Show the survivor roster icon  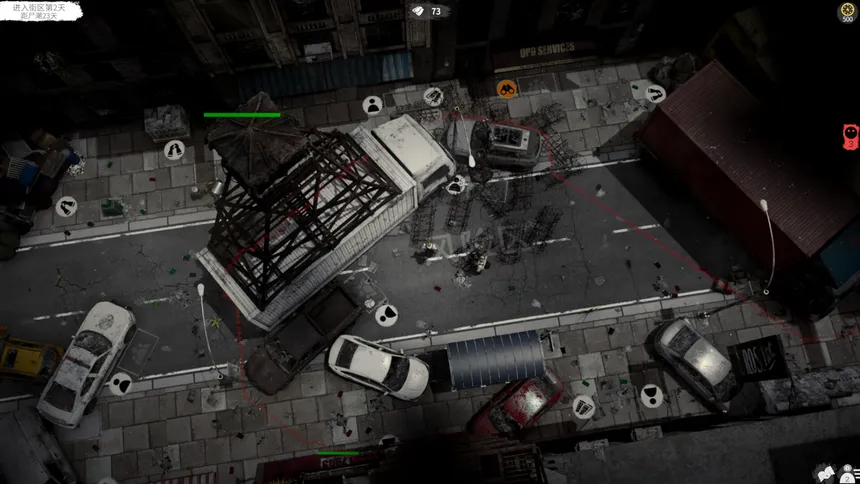click(x=848, y=471)
